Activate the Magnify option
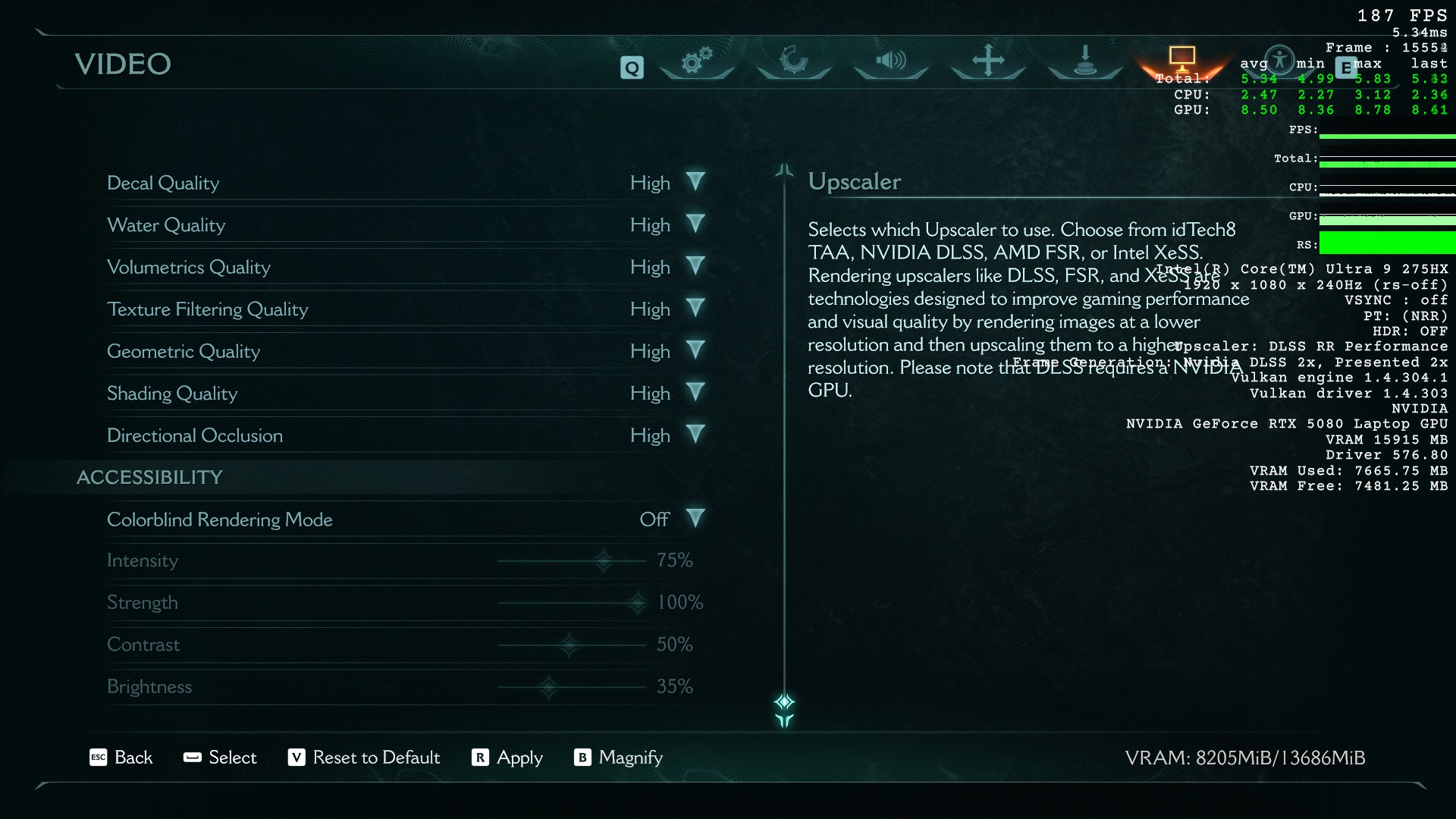This screenshot has width=1456, height=819. click(619, 758)
